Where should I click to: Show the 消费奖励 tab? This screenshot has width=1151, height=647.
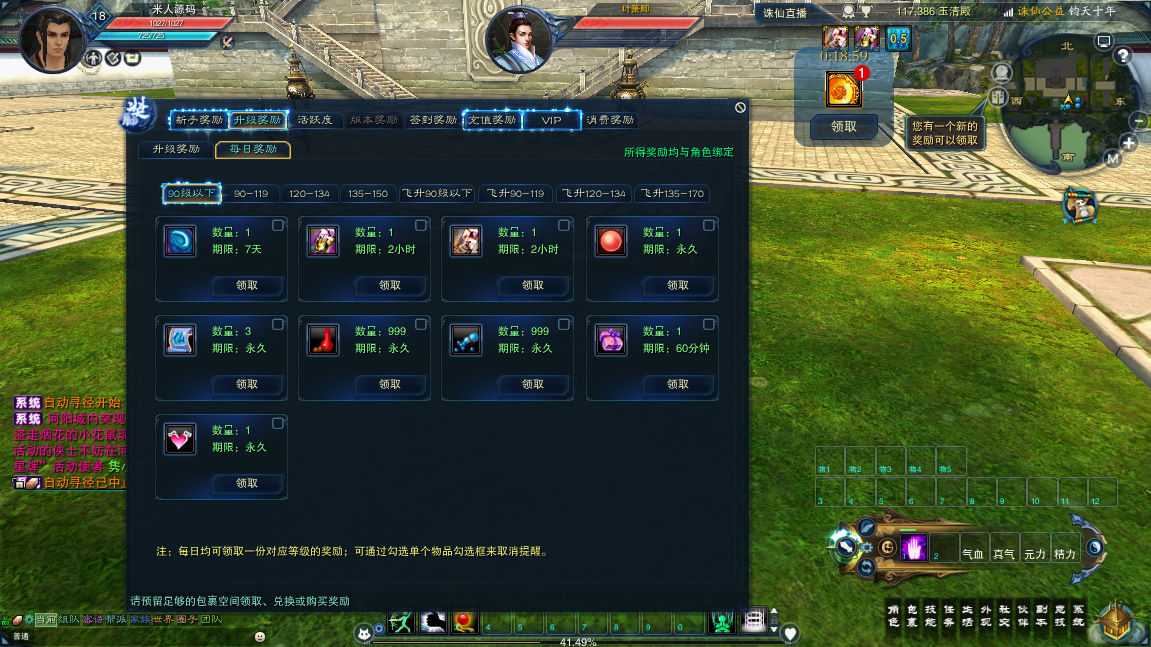[x=610, y=120]
